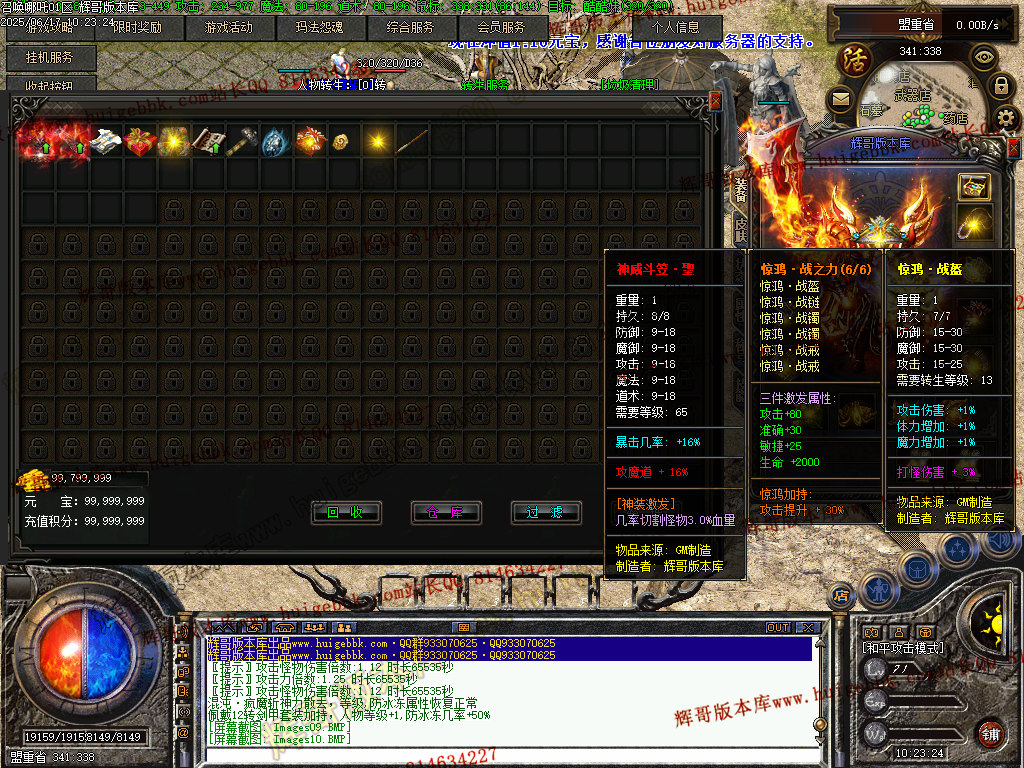Viewport: 1024px width, 768px height.
Task: Open the 会员服务 menu
Action: pos(500,28)
